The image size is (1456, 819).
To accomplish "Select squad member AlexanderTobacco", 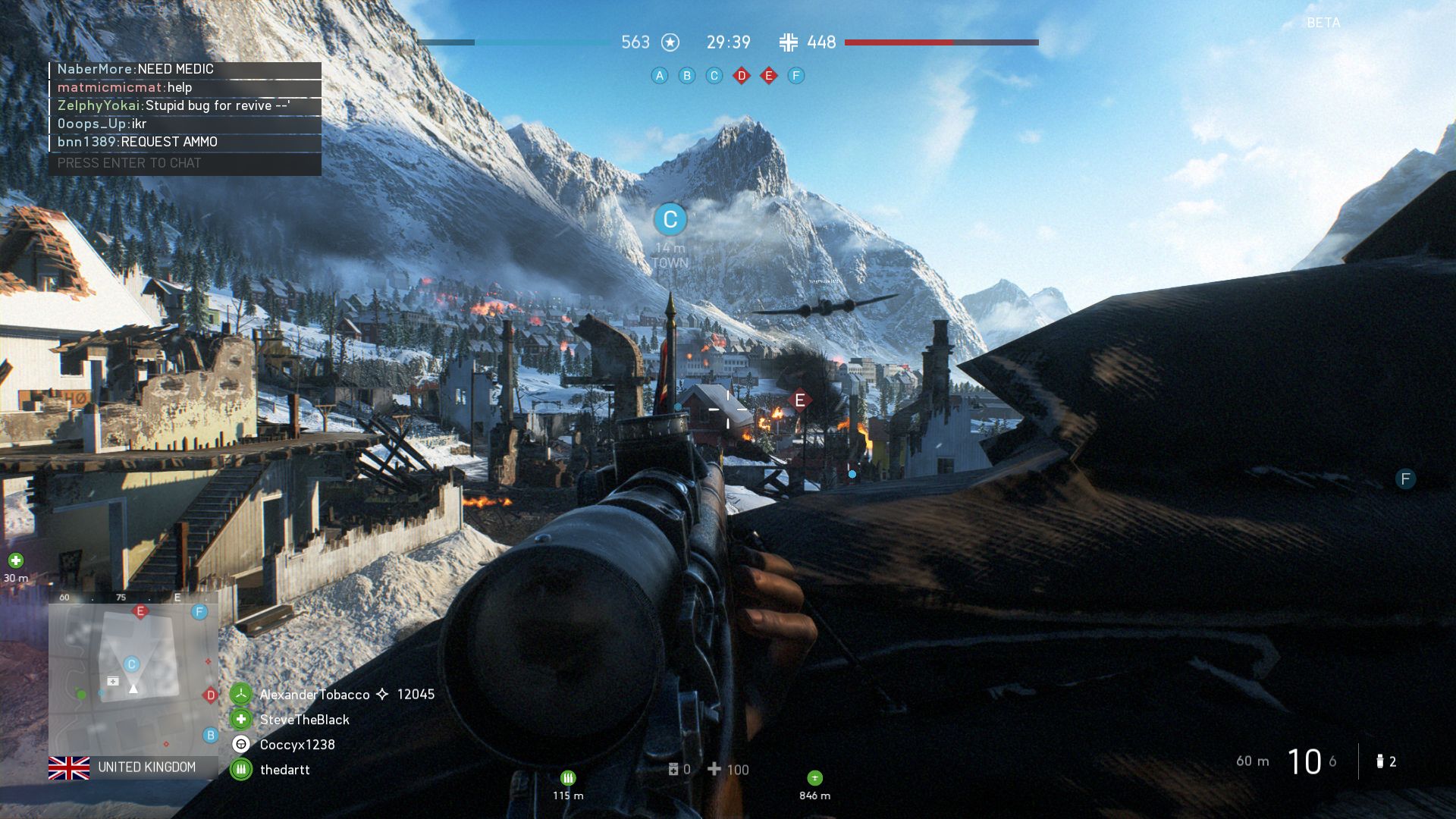I will pyautogui.click(x=315, y=695).
